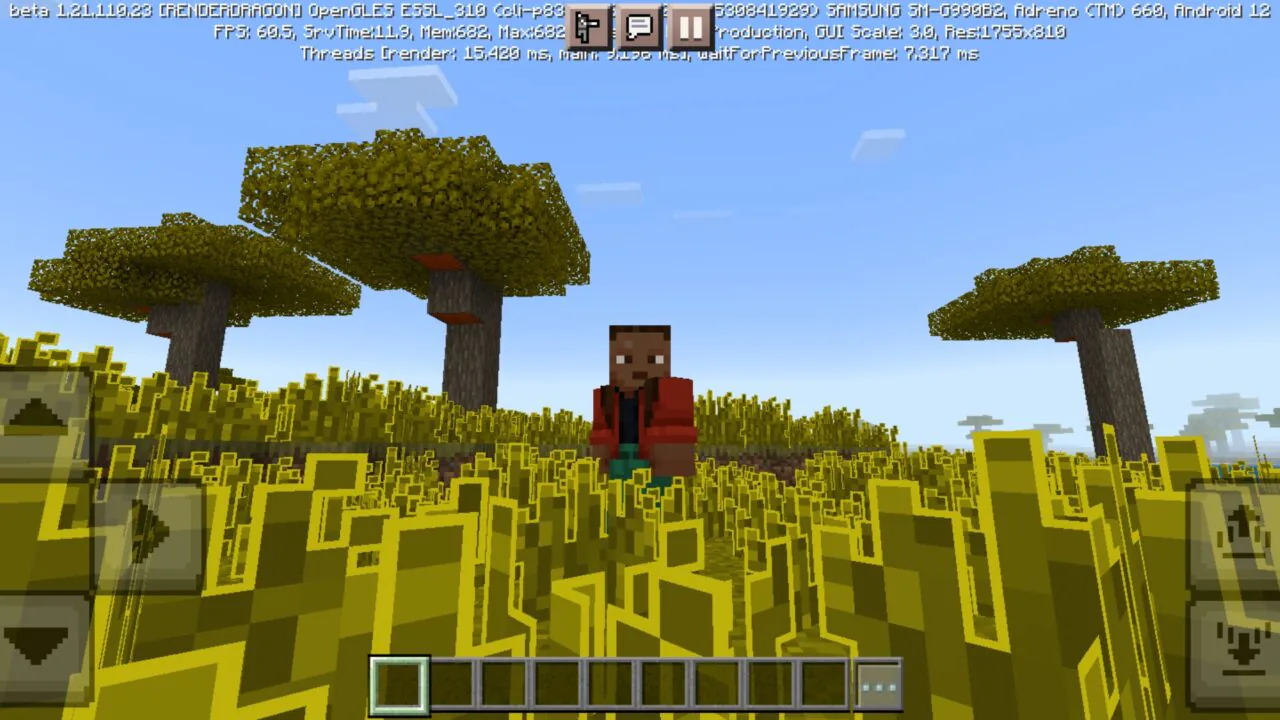
Task: Pause the game using the pause icon
Action: (x=690, y=27)
